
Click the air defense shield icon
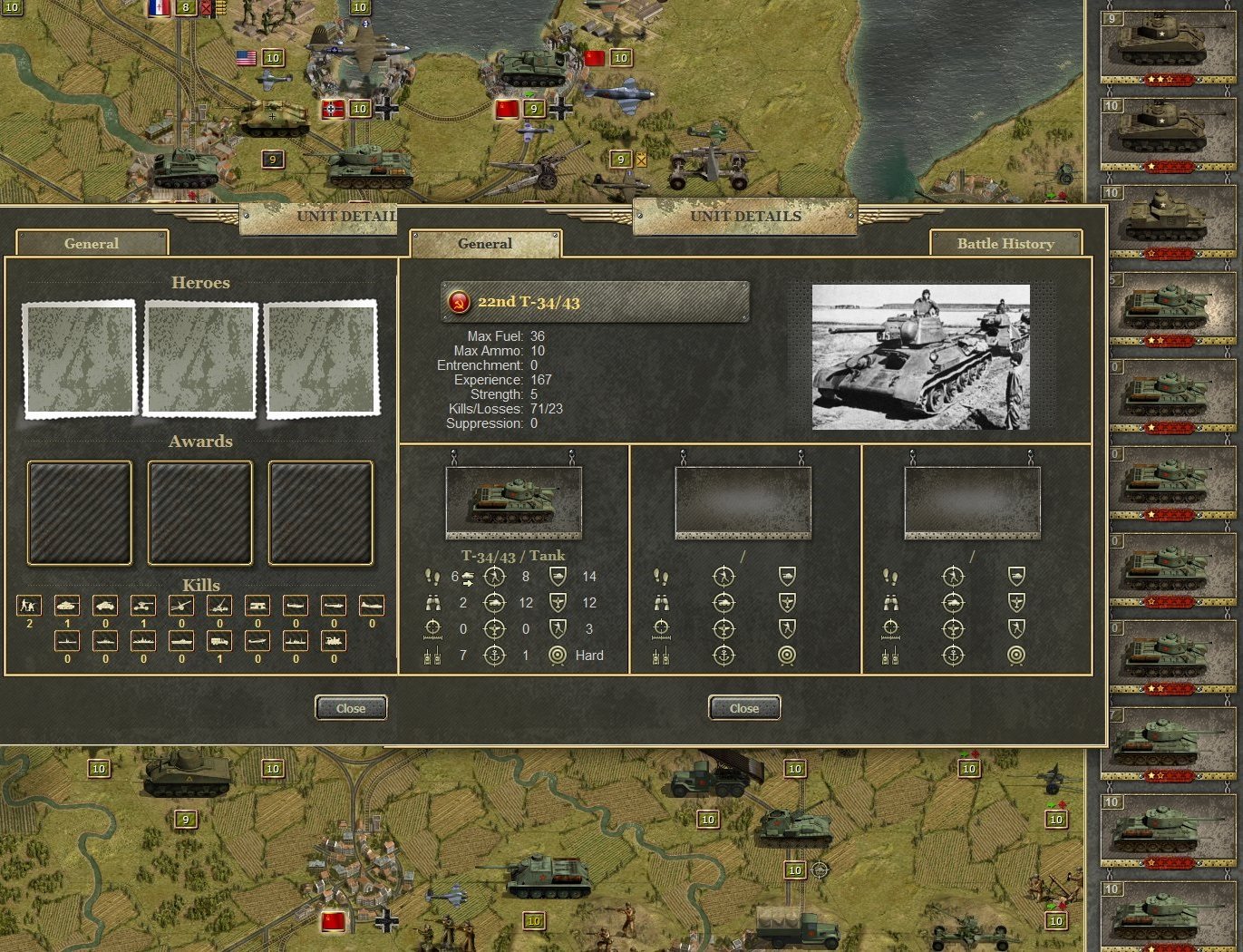point(558,602)
